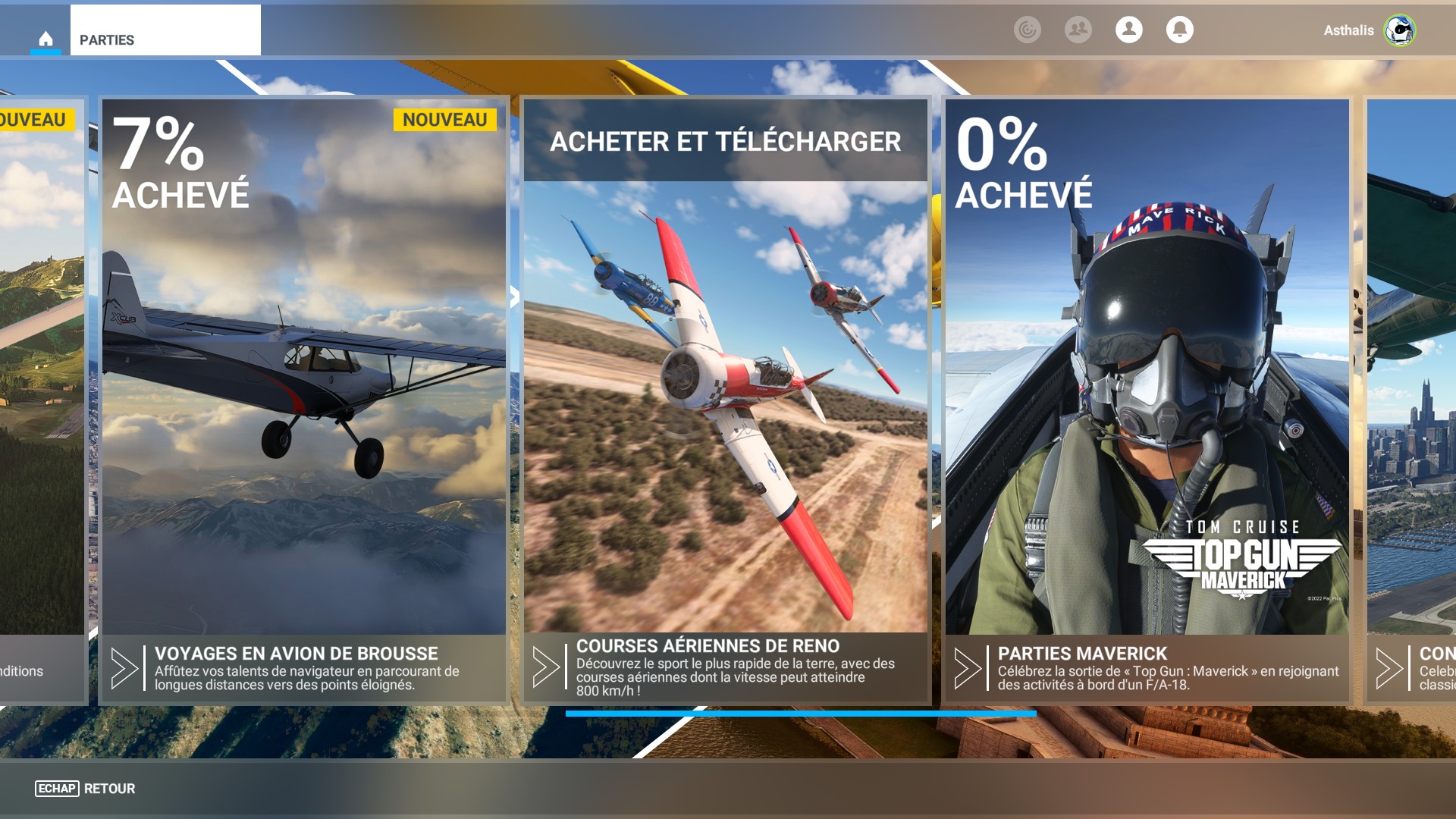The image size is (1456, 819).
Task: Open the notifications bell icon
Action: tap(1179, 30)
